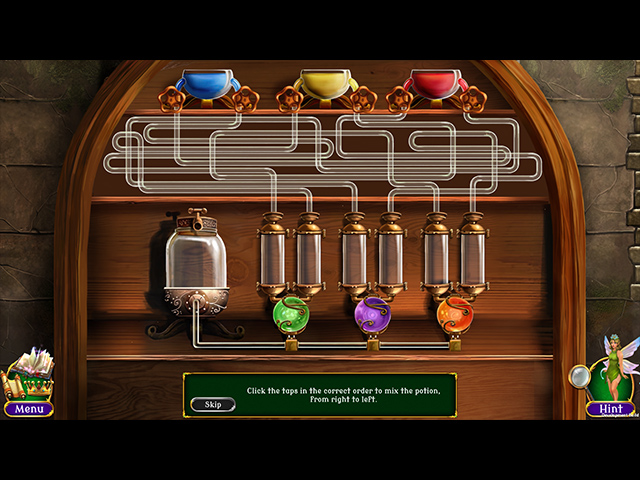640x480 pixels.
Task: Open the Menu button
Action: (29, 408)
